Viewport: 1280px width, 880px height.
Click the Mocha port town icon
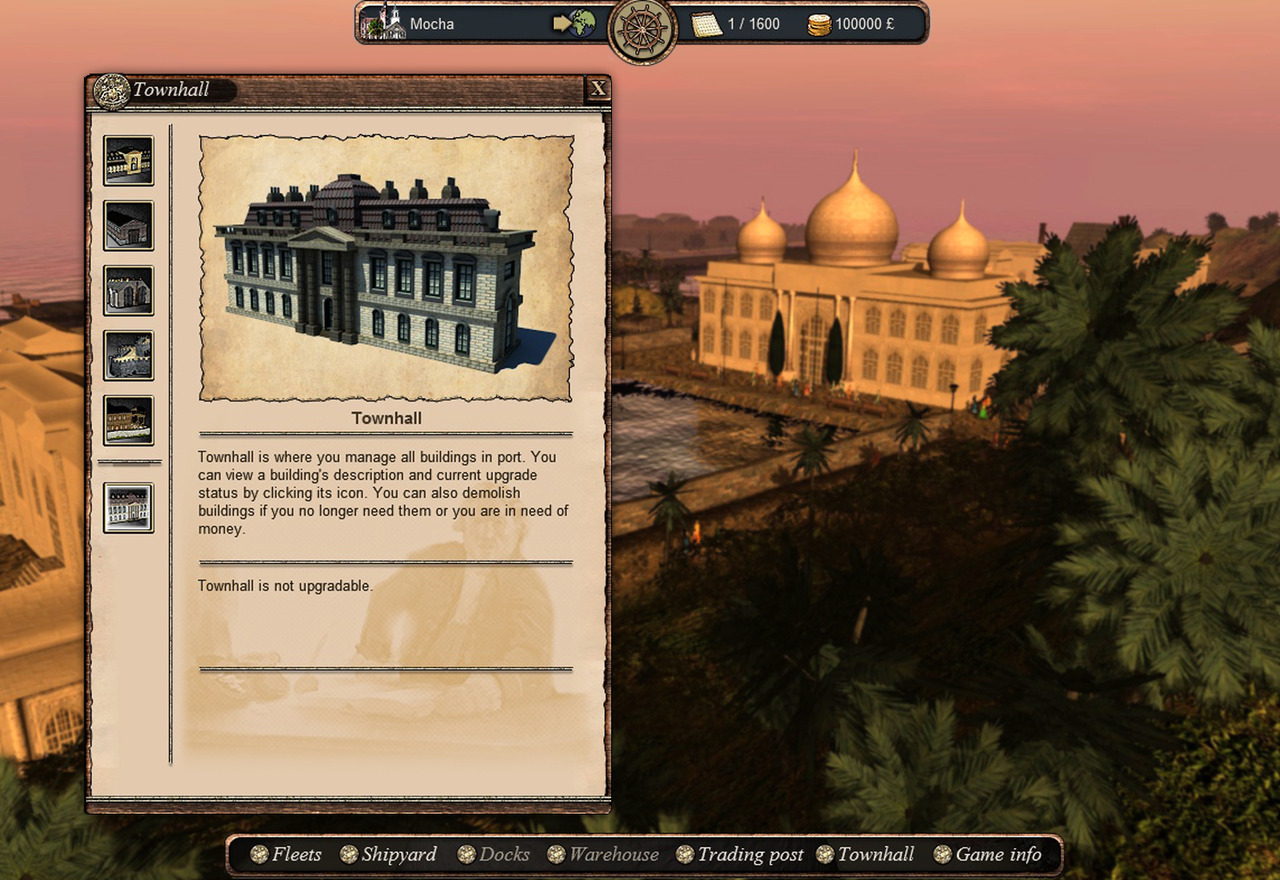[x=383, y=23]
